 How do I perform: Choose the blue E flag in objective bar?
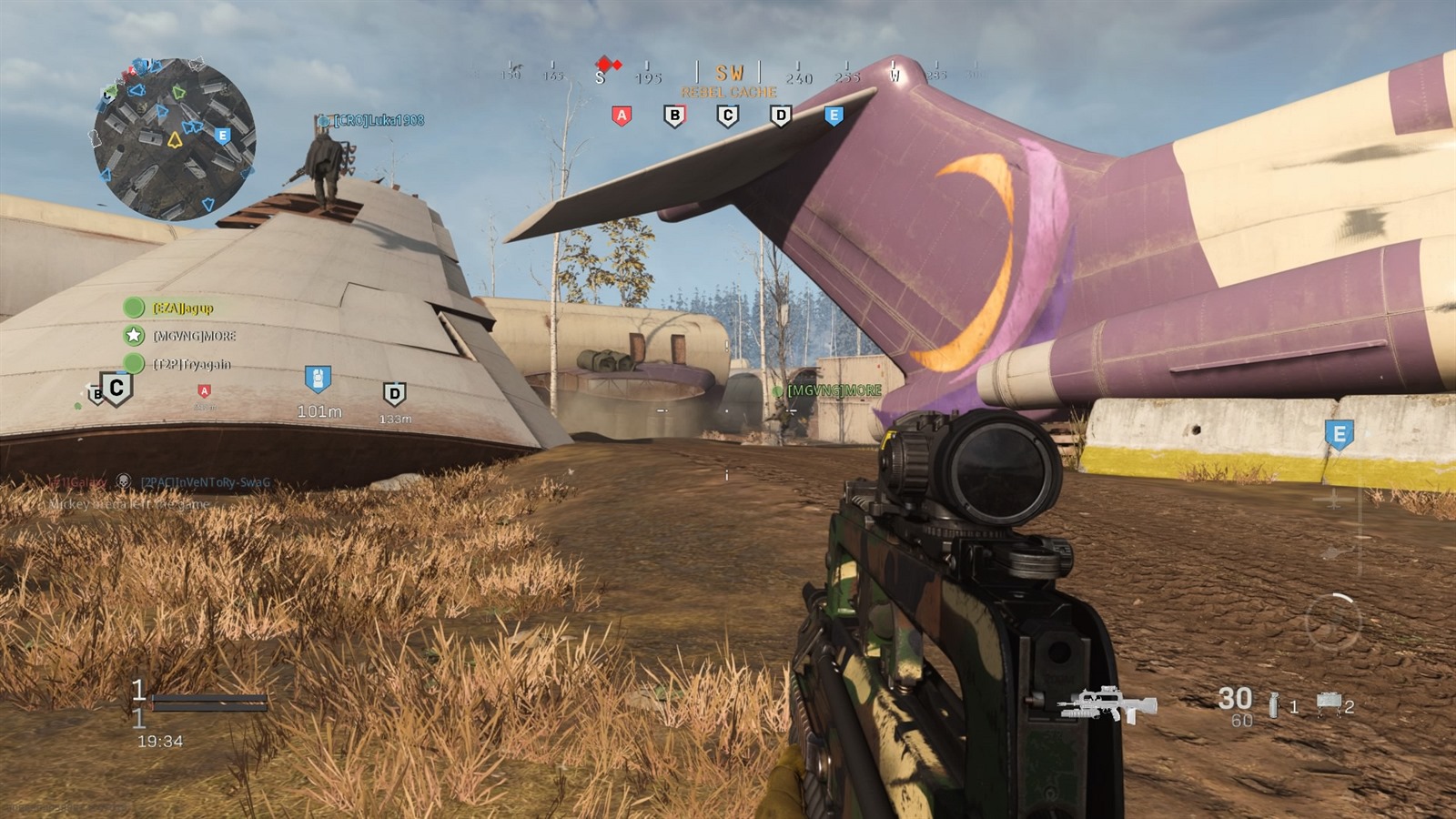(x=834, y=116)
